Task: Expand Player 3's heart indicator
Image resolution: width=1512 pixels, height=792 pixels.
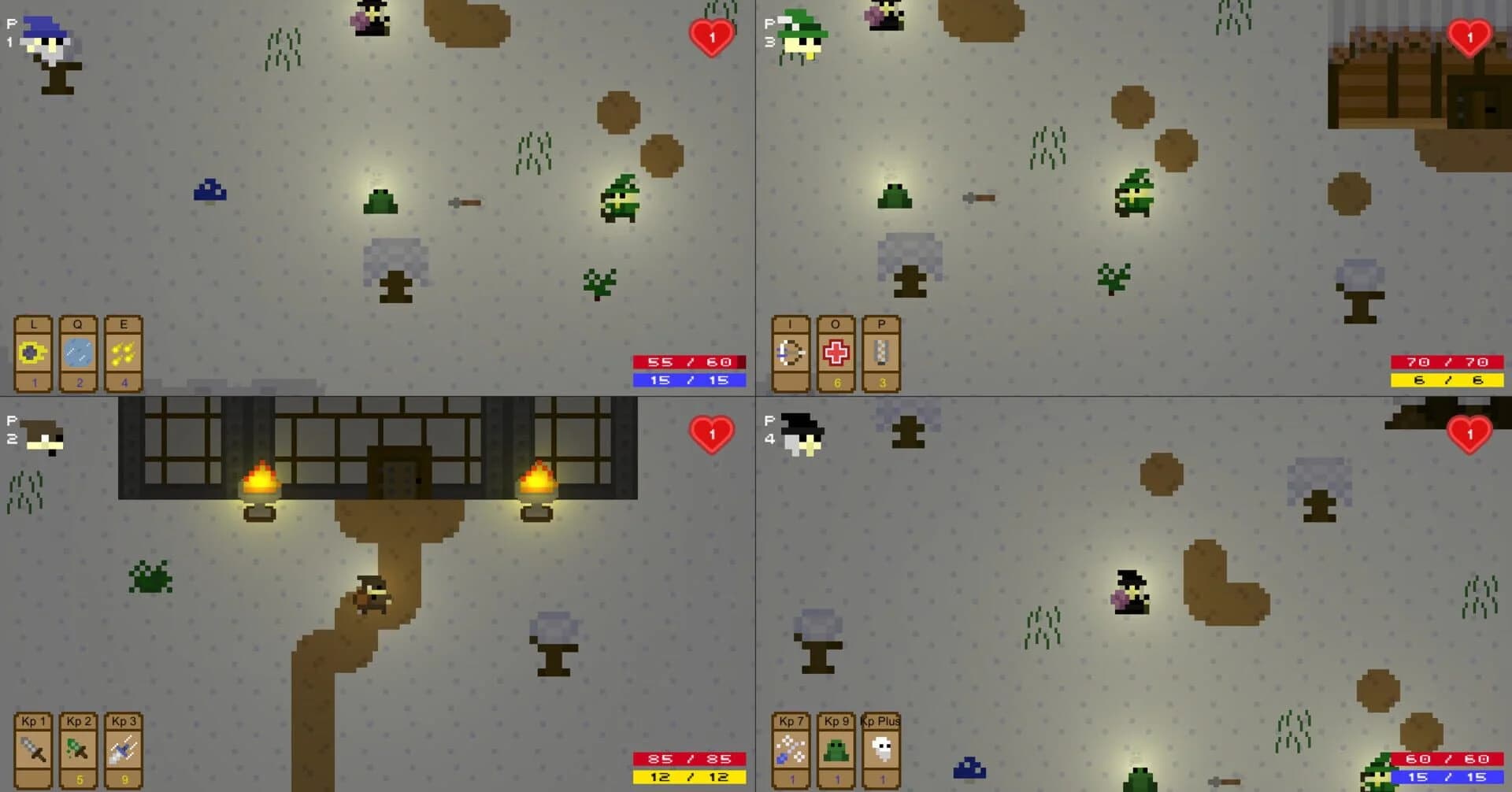Action: (1468, 35)
